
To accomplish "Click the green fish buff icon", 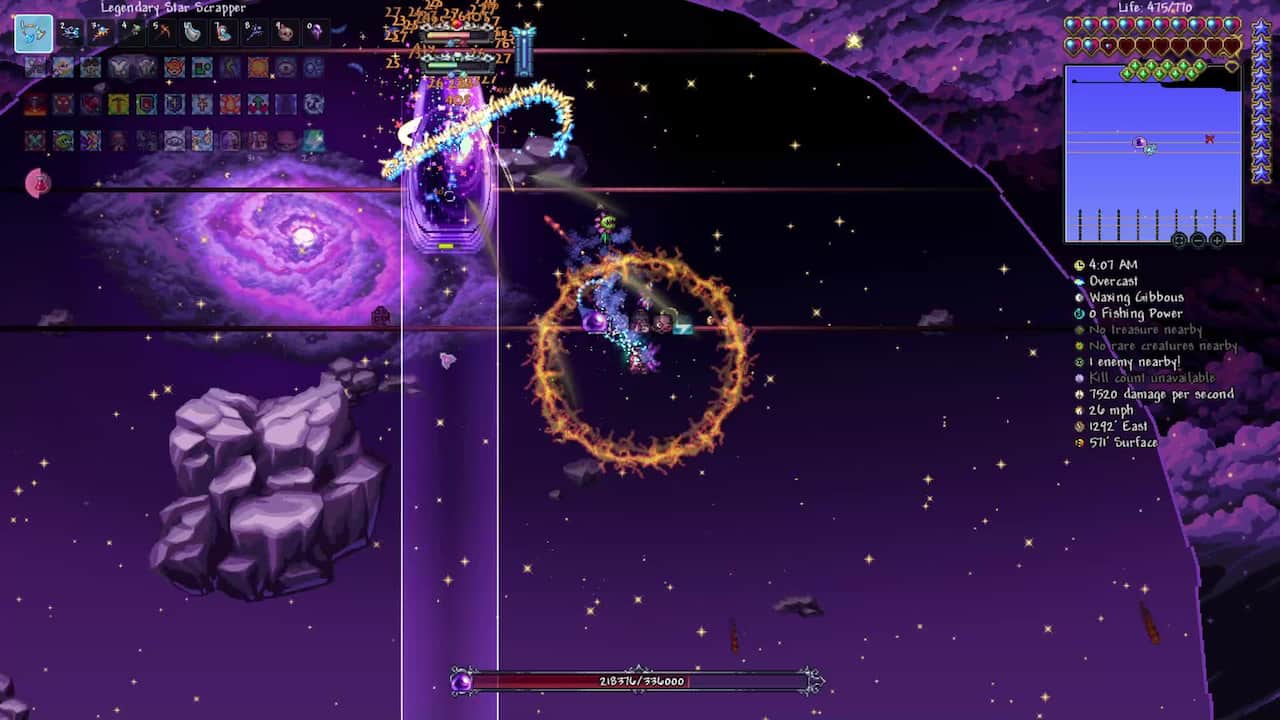I will pos(63,140).
